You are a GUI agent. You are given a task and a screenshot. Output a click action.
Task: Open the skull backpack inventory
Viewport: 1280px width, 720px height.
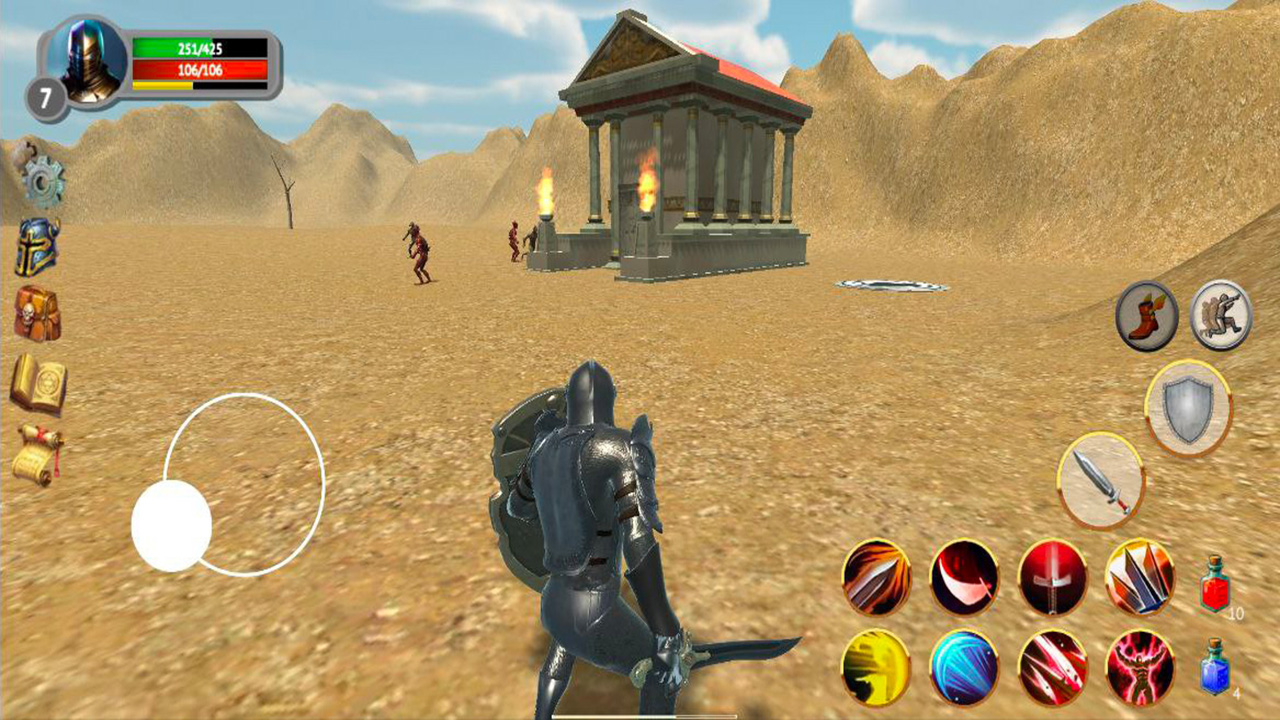[x=35, y=310]
